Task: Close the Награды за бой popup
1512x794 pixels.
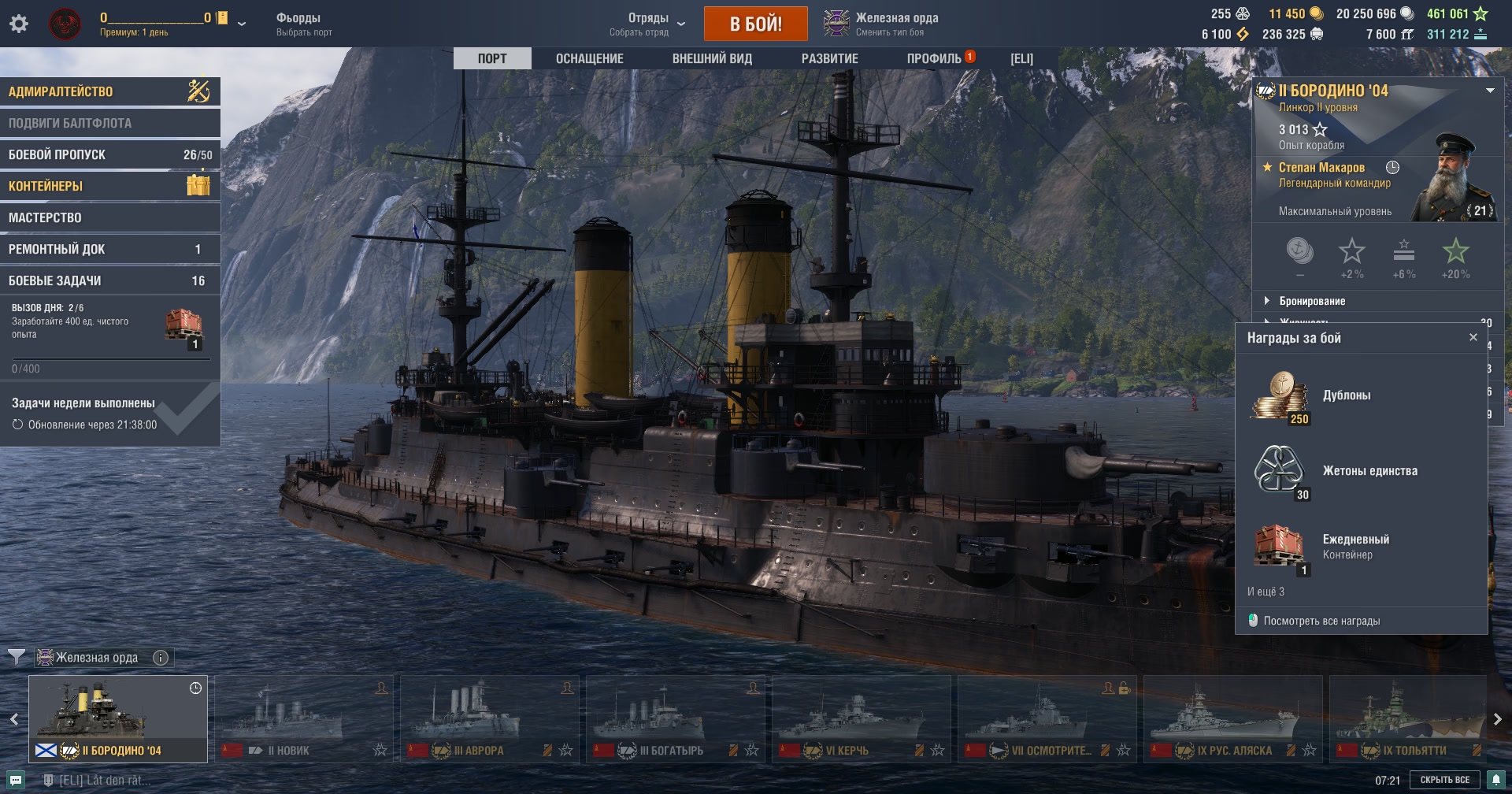Action: 1473,337
